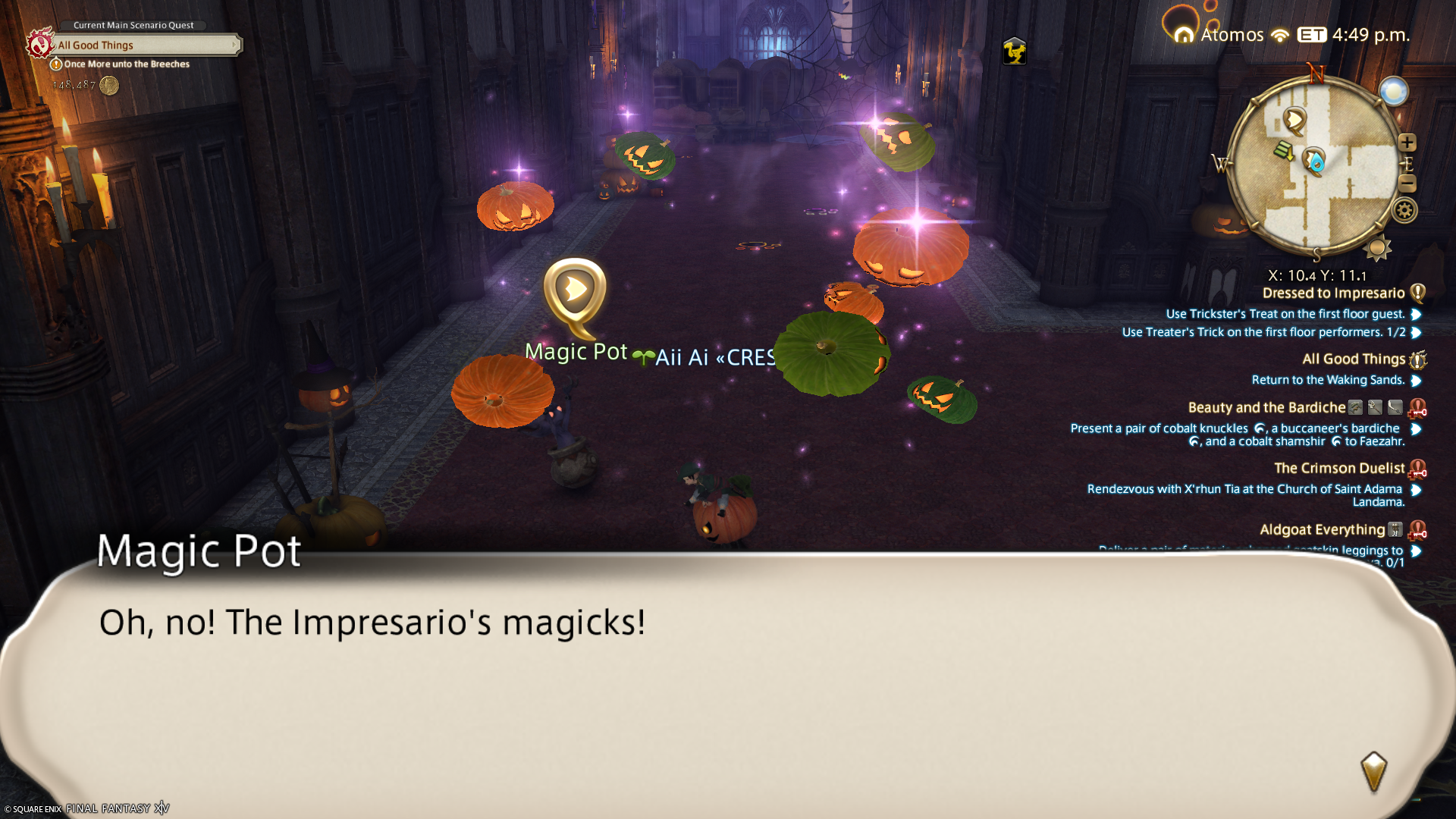Image resolution: width=1456 pixels, height=819 pixels.
Task: Zoom in the minimap with plus button
Action: pos(1407,143)
